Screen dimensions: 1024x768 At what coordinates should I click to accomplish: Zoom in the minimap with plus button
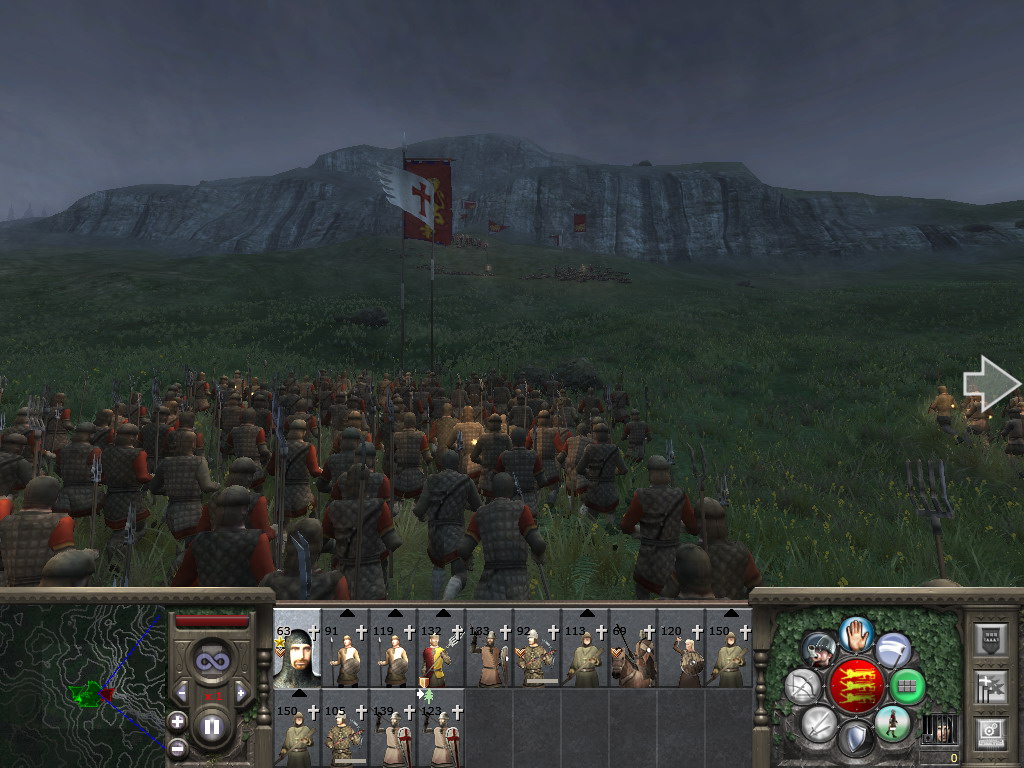click(178, 721)
